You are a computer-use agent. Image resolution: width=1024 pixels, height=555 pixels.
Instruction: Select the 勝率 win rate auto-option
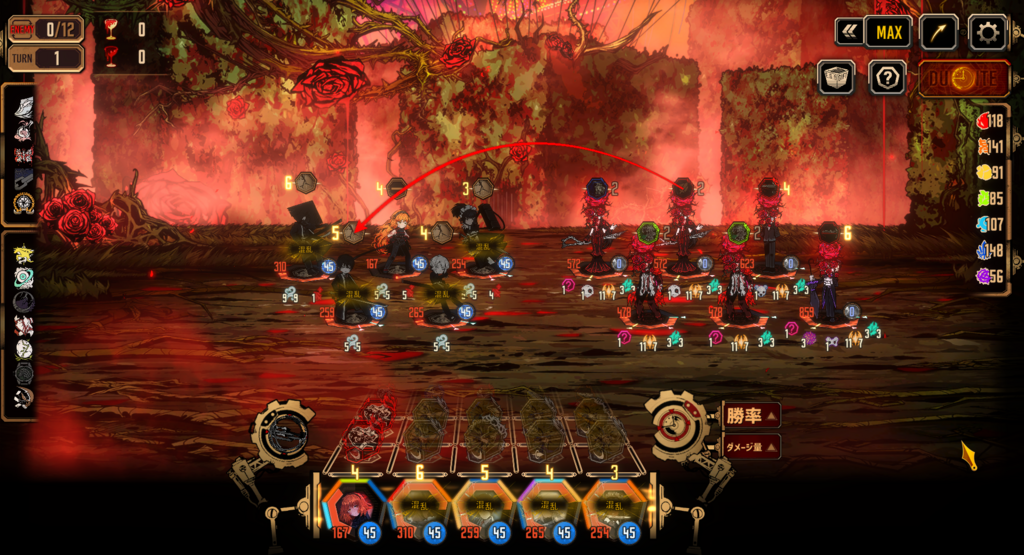[x=750, y=413]
